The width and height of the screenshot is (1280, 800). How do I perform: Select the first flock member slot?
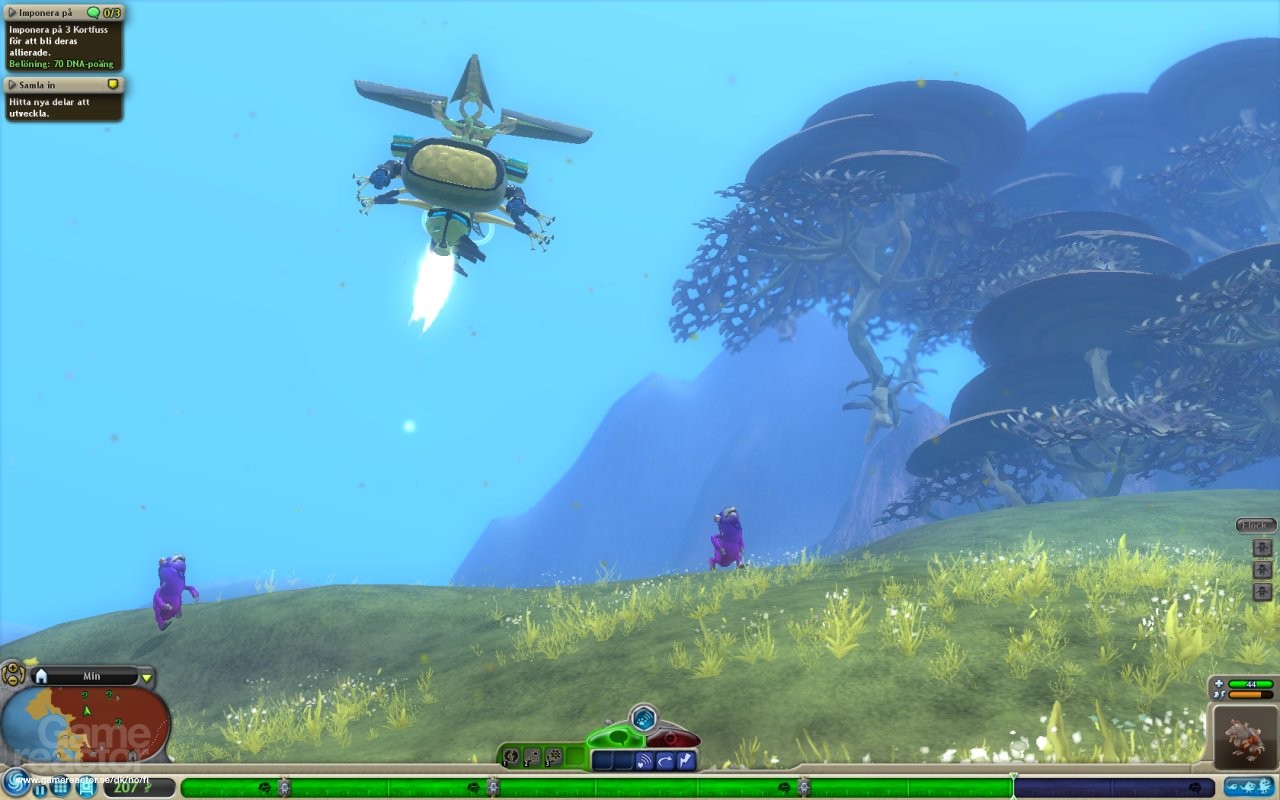(x=1263, y=547)
